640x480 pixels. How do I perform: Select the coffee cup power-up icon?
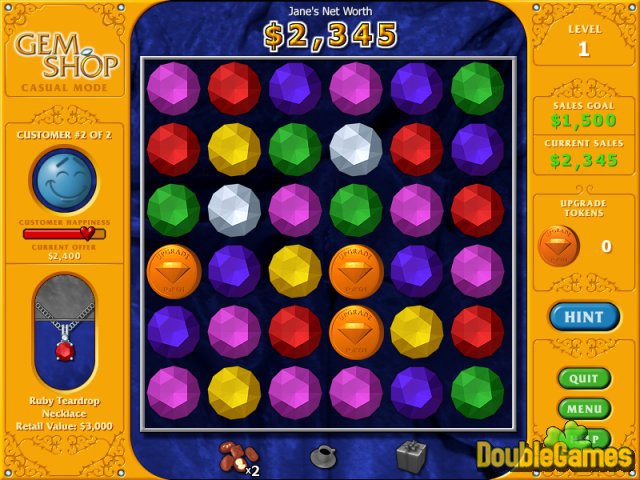point(324,456)
